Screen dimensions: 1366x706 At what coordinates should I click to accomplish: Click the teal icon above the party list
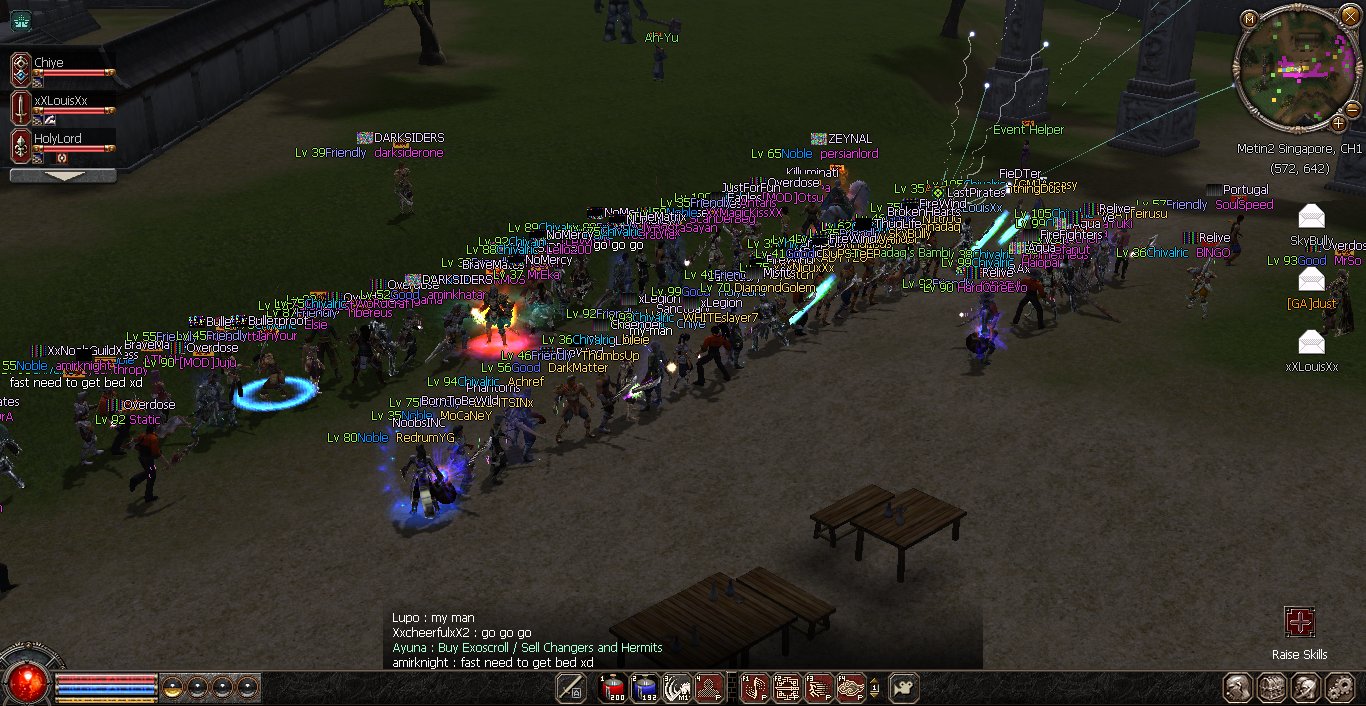(x=20, y=19)
